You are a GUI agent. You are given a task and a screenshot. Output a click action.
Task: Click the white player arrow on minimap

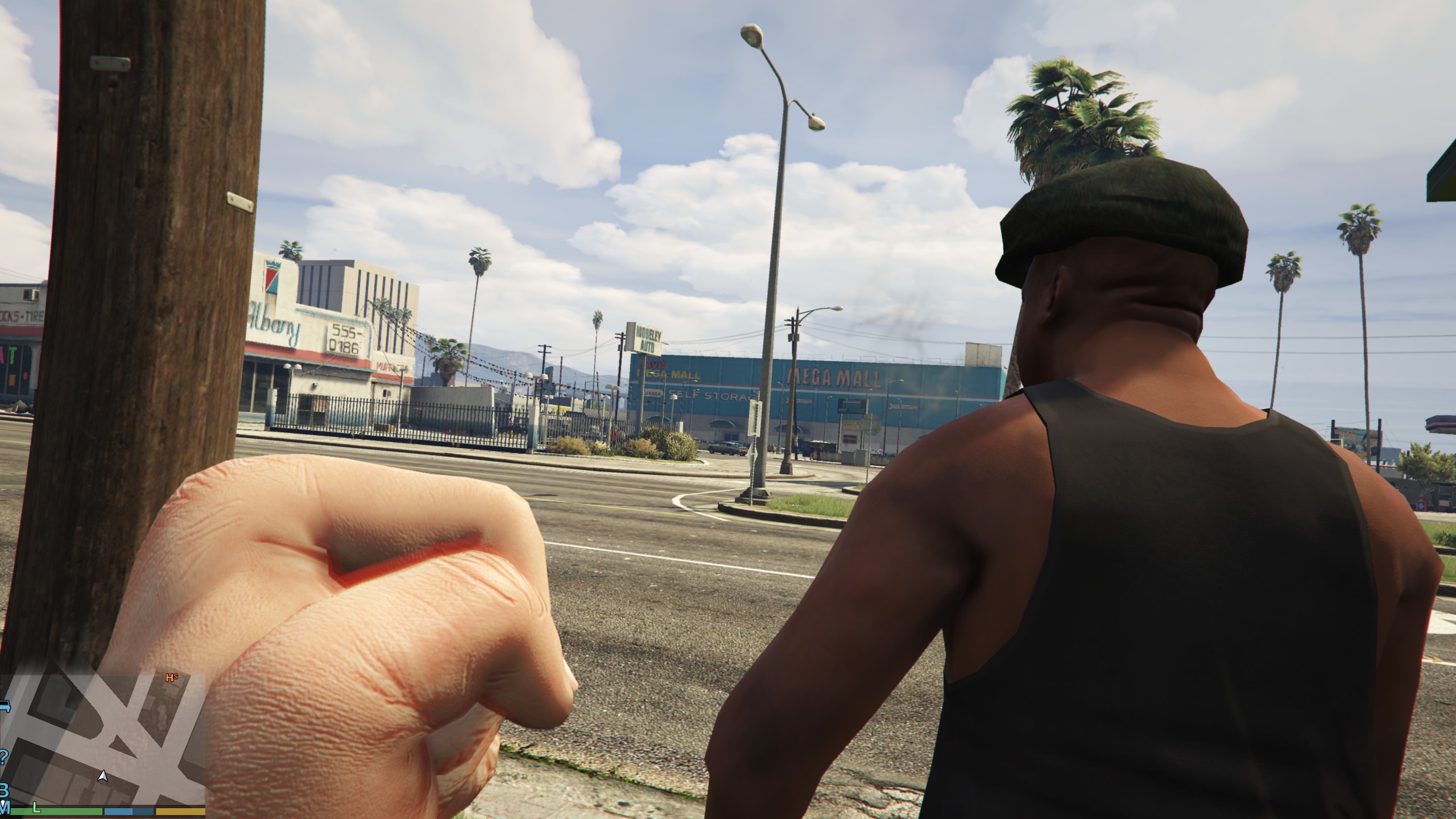pyautogui.click(x=102, y=776)
